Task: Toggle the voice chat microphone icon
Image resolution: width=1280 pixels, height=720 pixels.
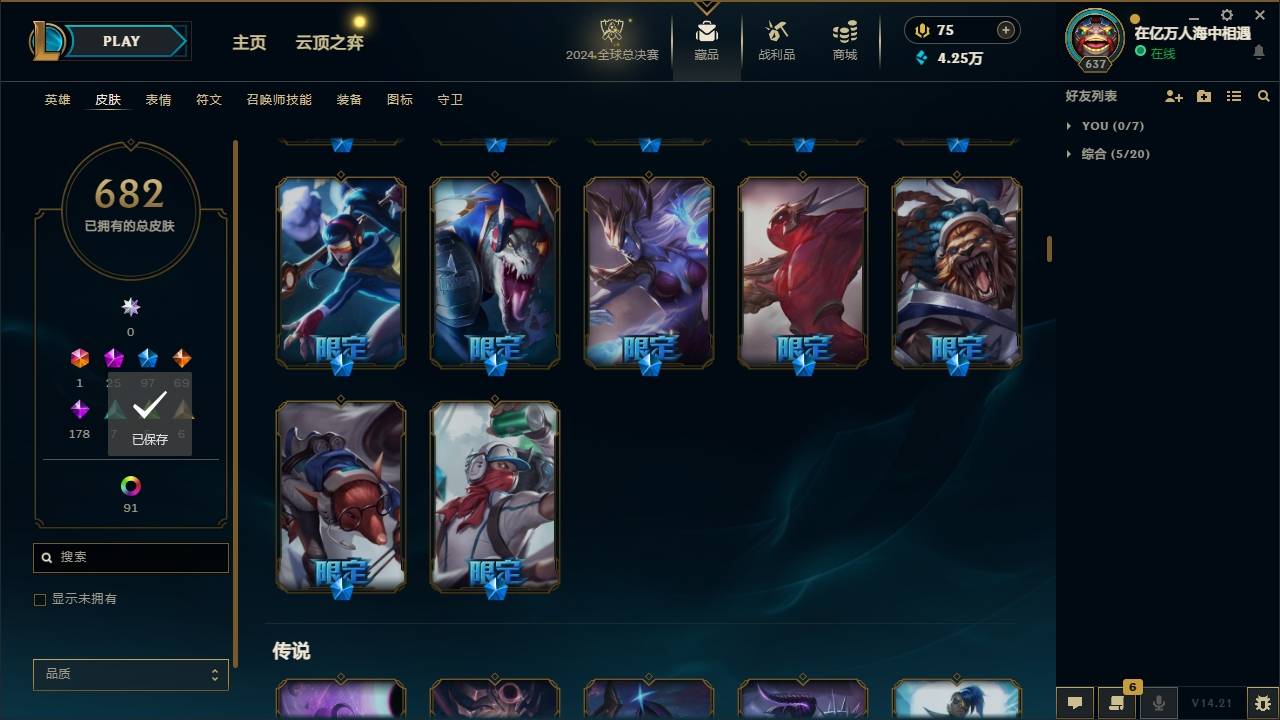Action: pyautogui.click(x=1157, y=703)
